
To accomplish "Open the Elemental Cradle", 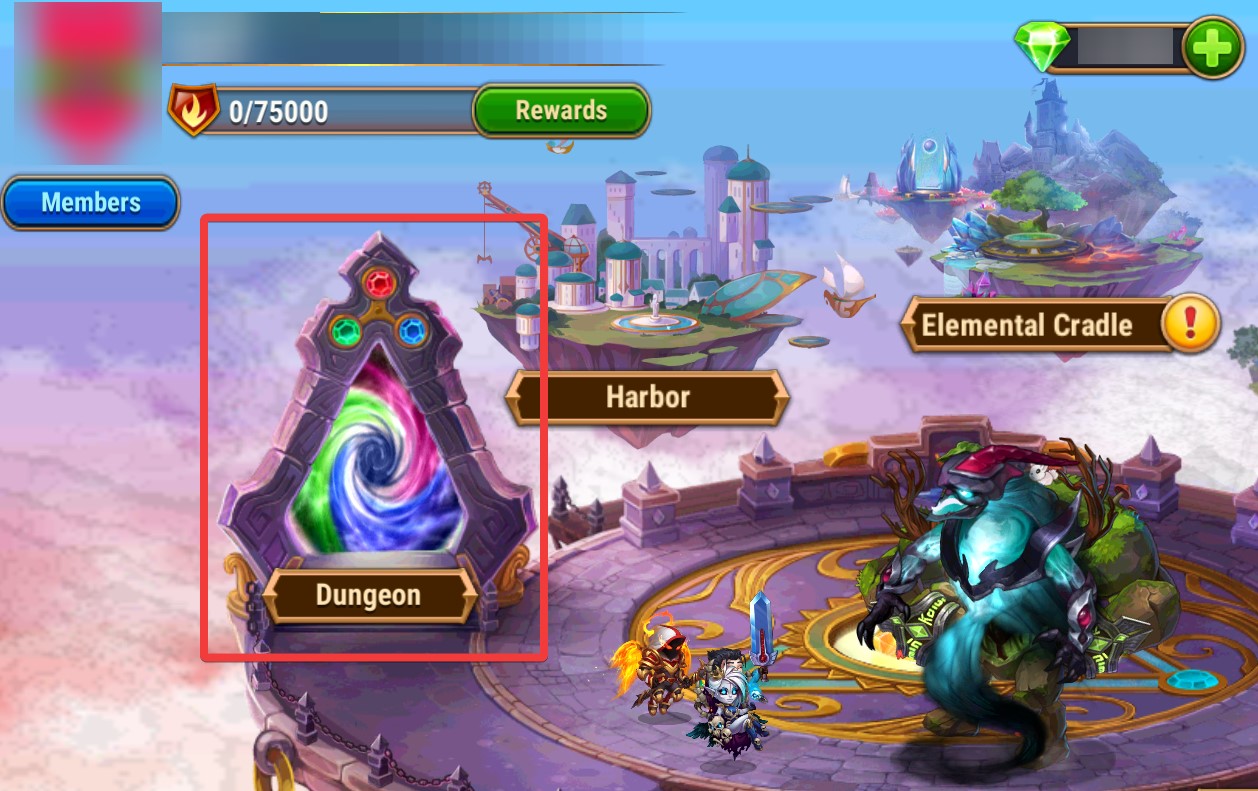I will [1026, 325].
